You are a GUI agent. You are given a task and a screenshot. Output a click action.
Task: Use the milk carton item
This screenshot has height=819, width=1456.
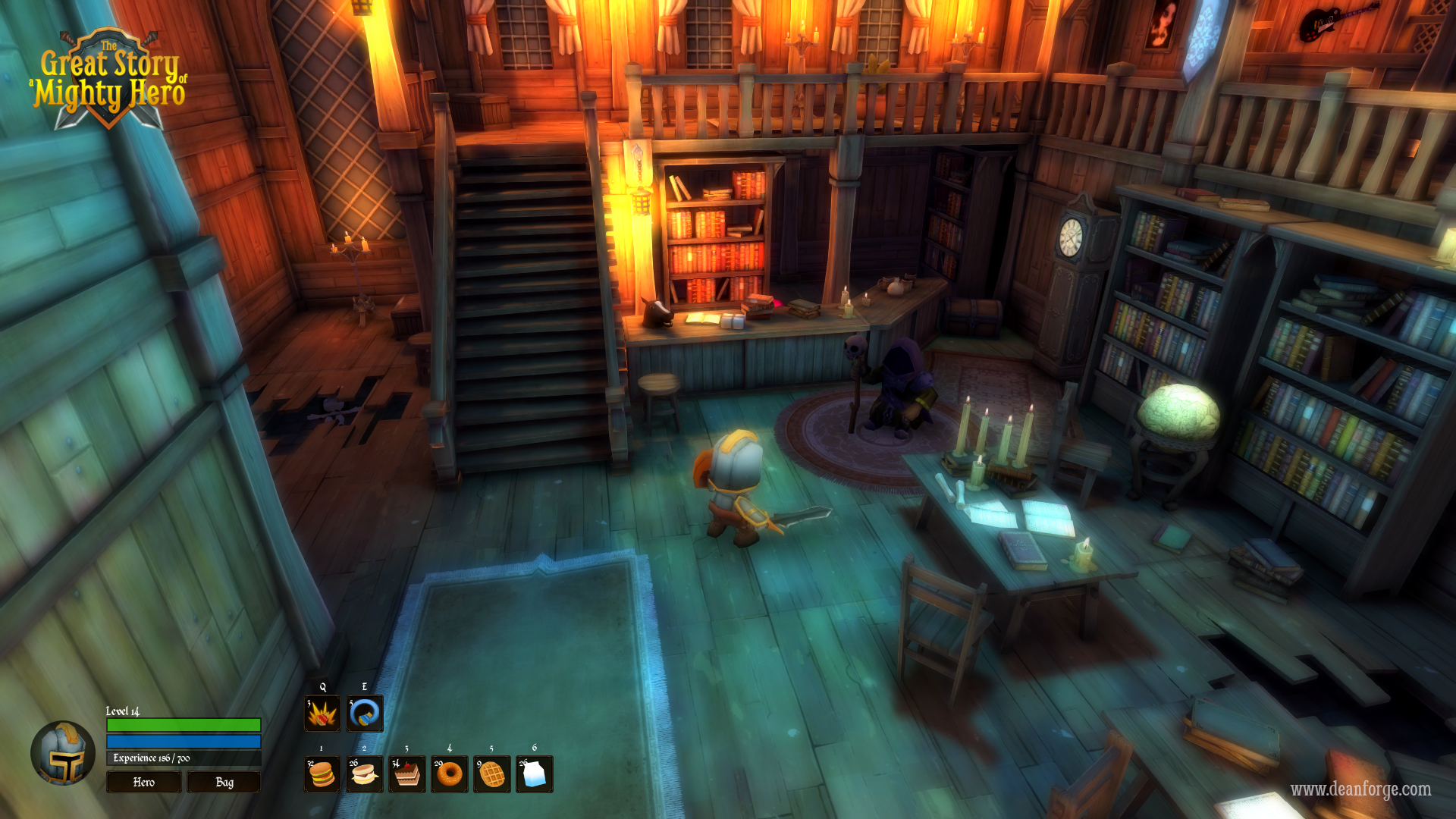tap(535, 774)
